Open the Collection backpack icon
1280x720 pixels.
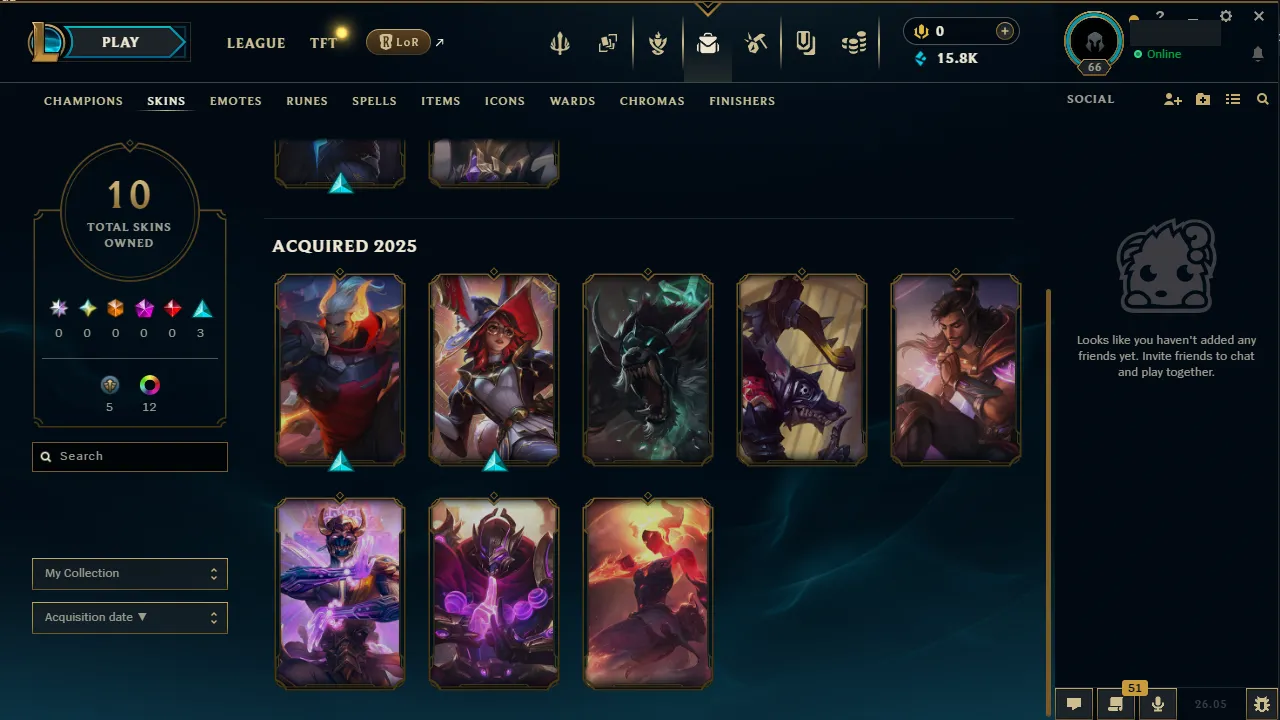click(708, 42)
